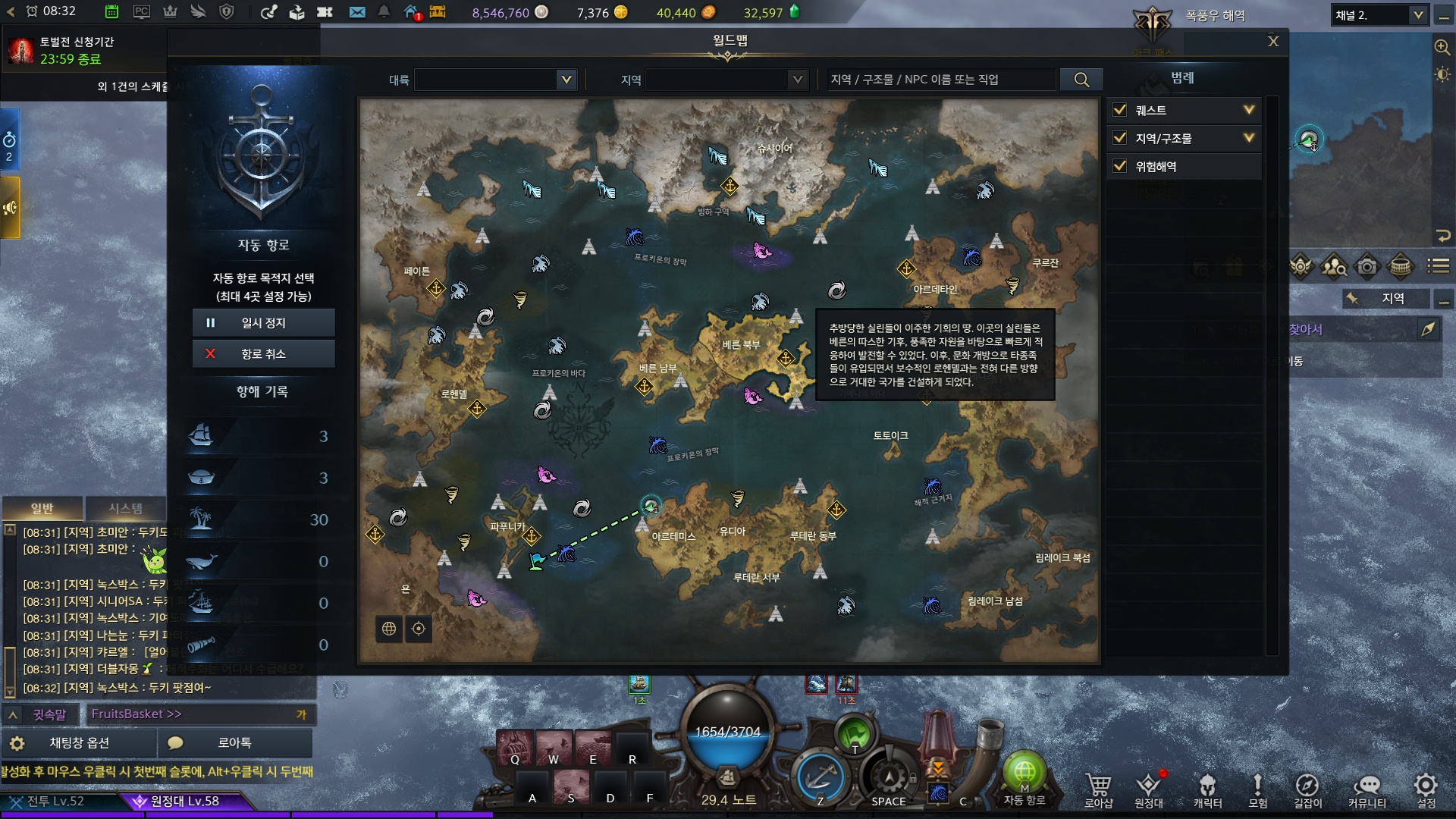Image resolution: width=1456 pixels, height=819 pixels.
Task: Toggle the 퀘스트 legend checkbox
Action: pos(1120,110)
